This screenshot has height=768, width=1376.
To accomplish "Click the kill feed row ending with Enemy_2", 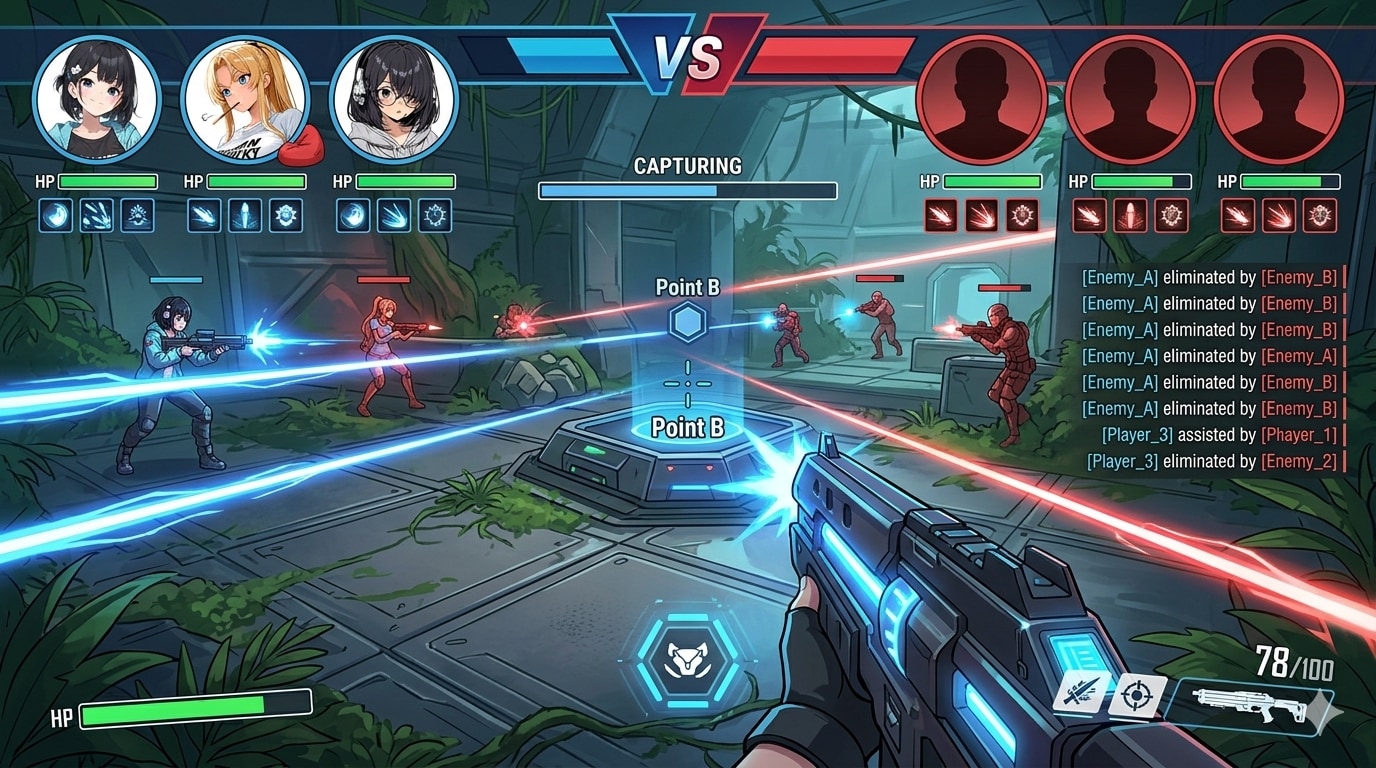I will coord(1216,461).
